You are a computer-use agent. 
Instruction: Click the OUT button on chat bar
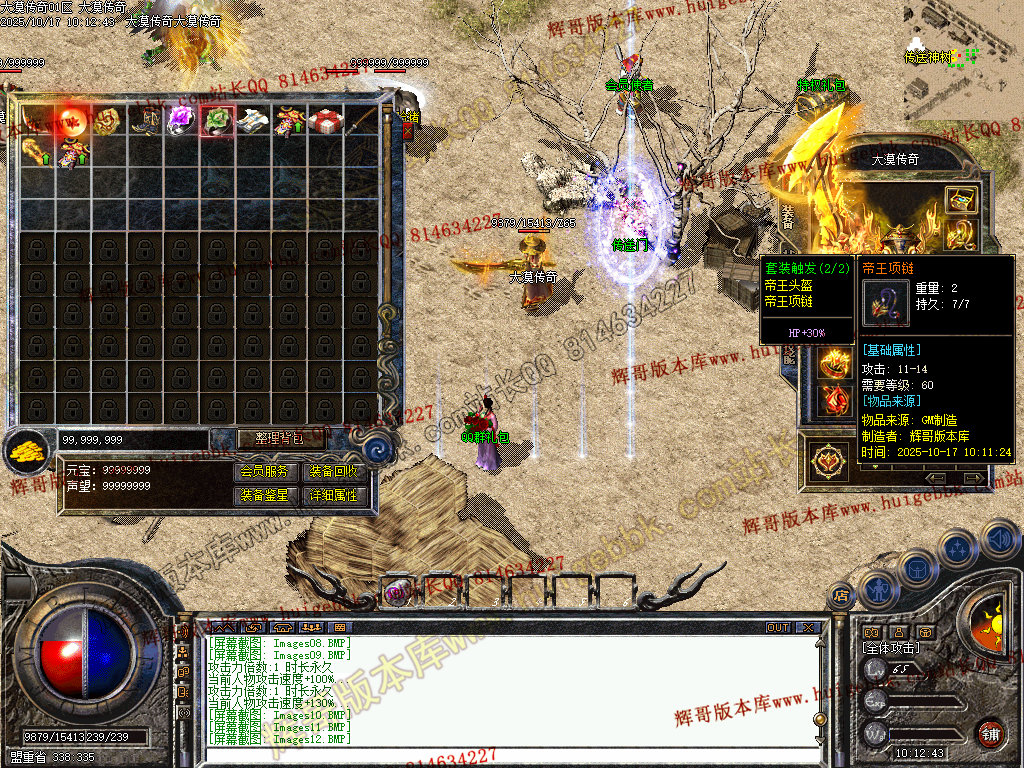(x=777, y=628)
